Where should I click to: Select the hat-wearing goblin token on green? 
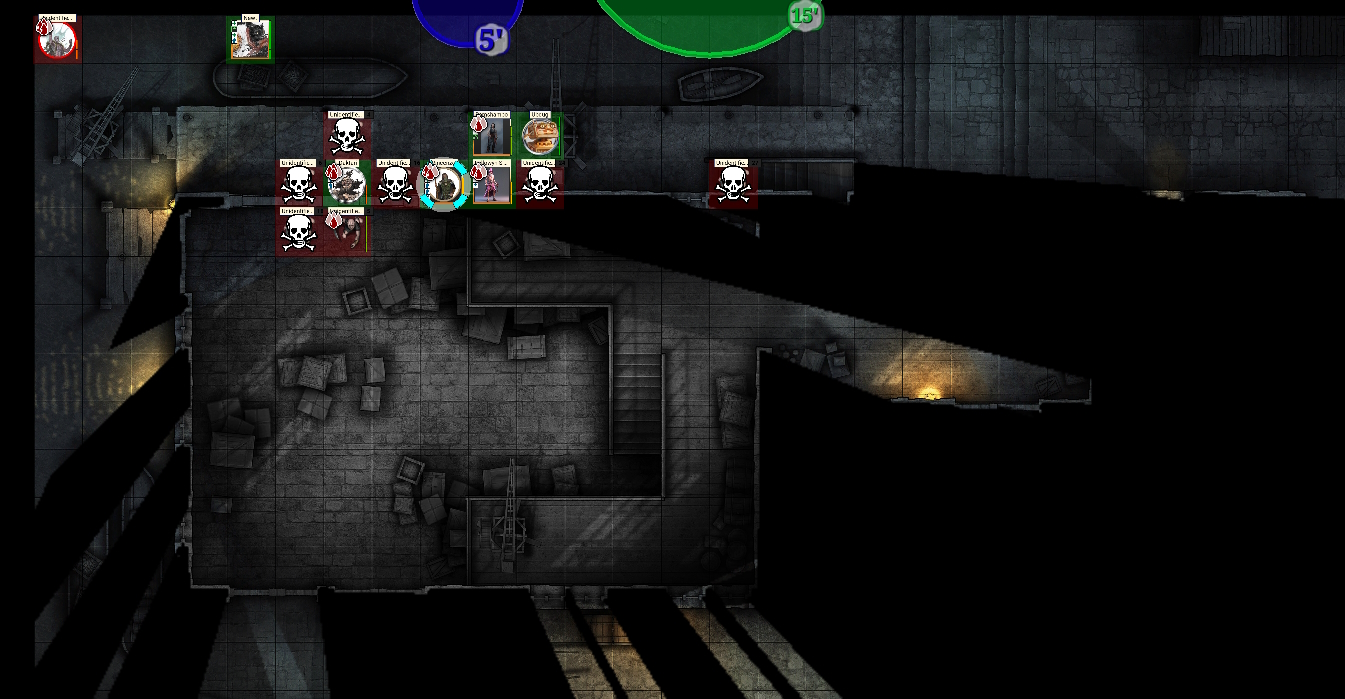coord(347,185)
